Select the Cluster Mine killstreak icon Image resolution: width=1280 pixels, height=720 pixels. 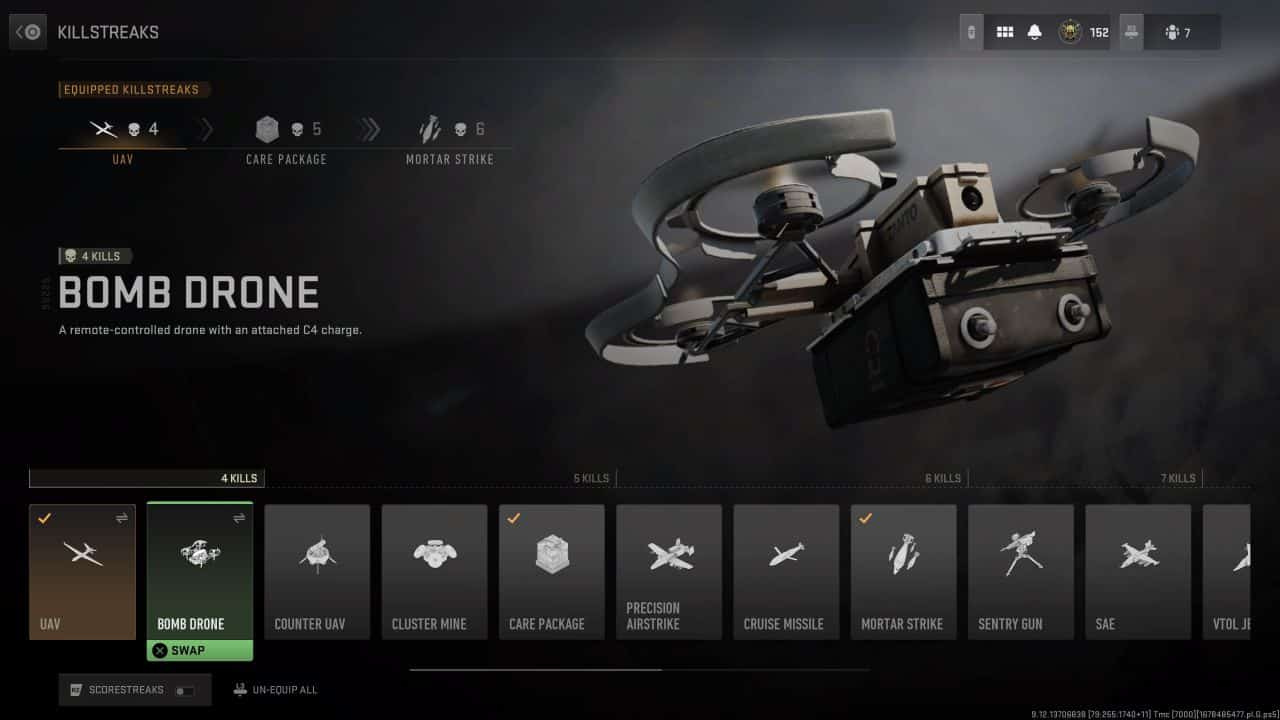[x=434, y=560]
